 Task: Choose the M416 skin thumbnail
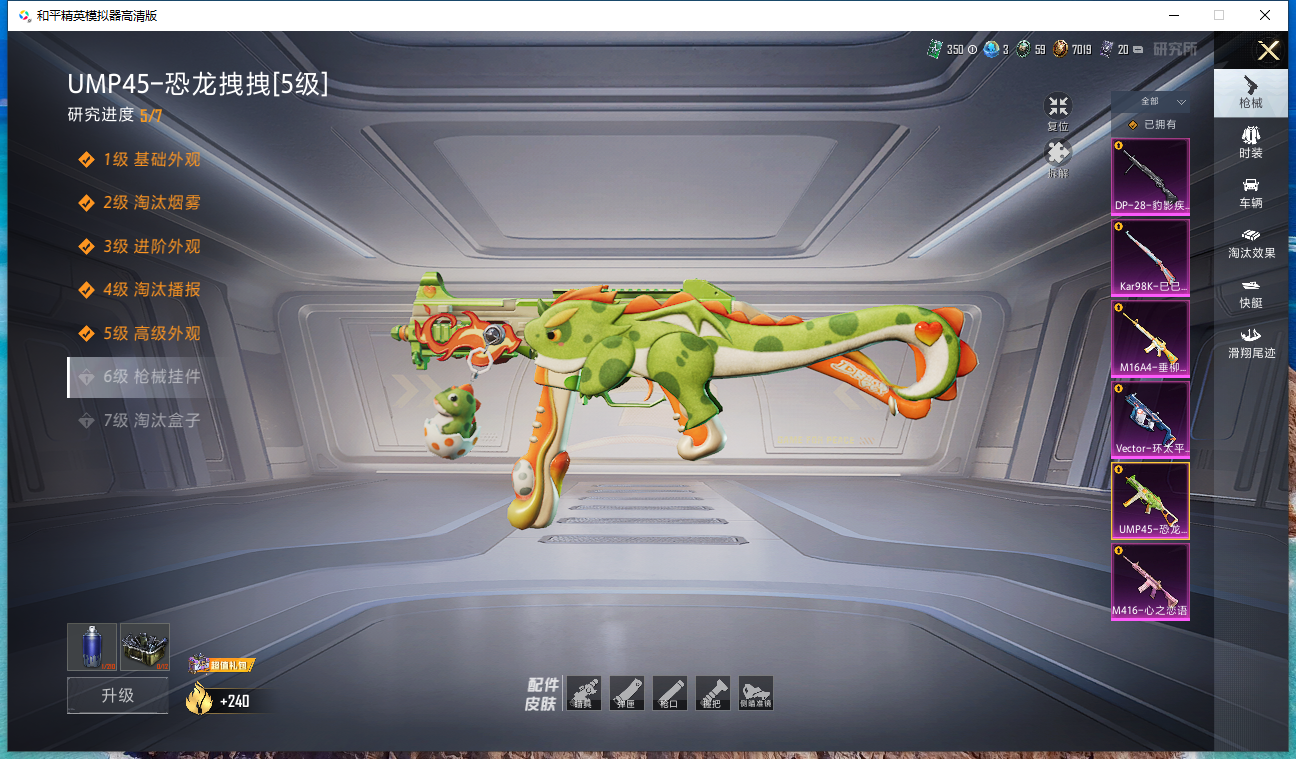point(1150,581)
